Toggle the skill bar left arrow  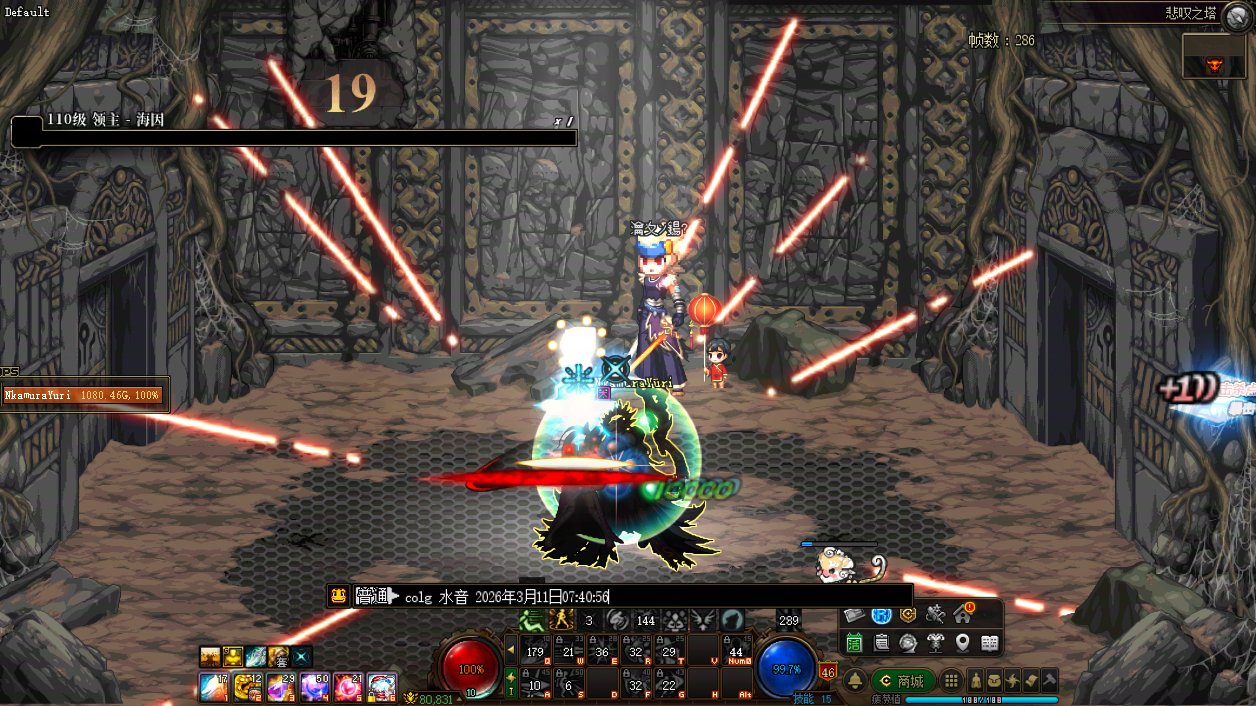(511, 649)
